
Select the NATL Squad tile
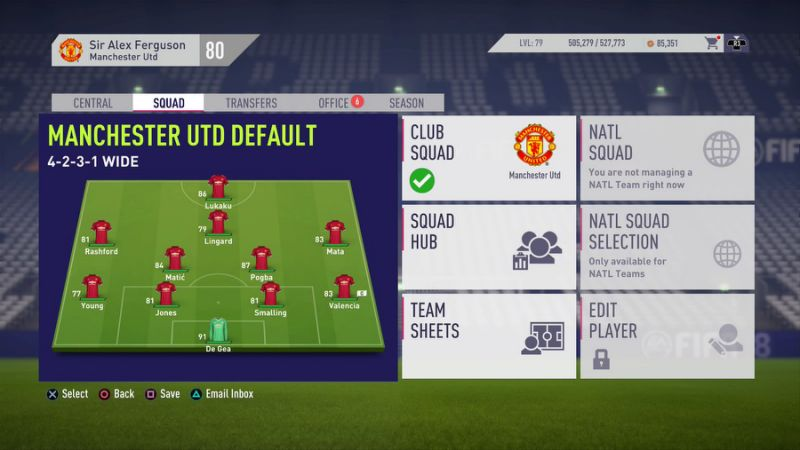667,158
